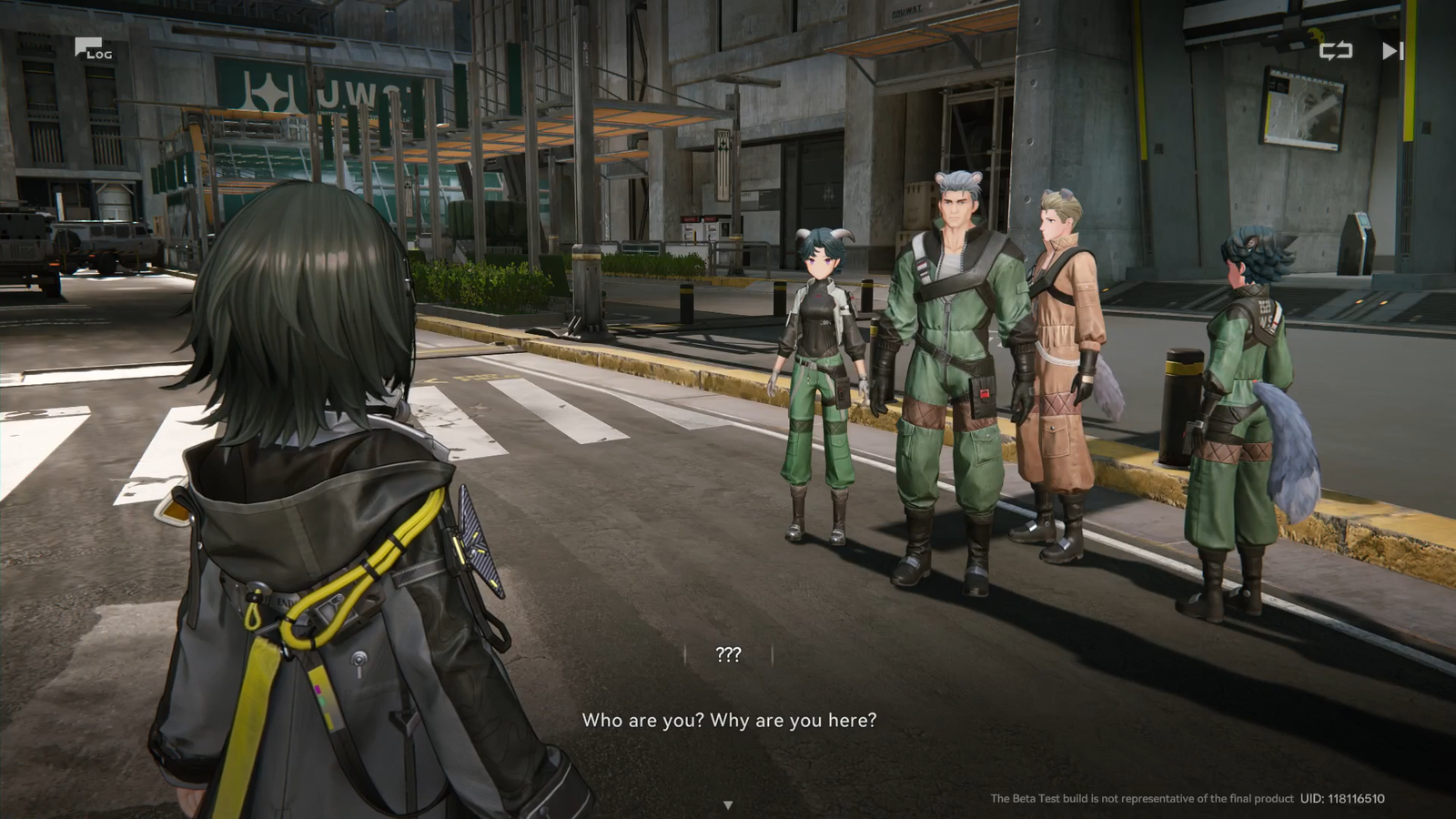
Task: Open the dialogue Log
Action: 93,49
